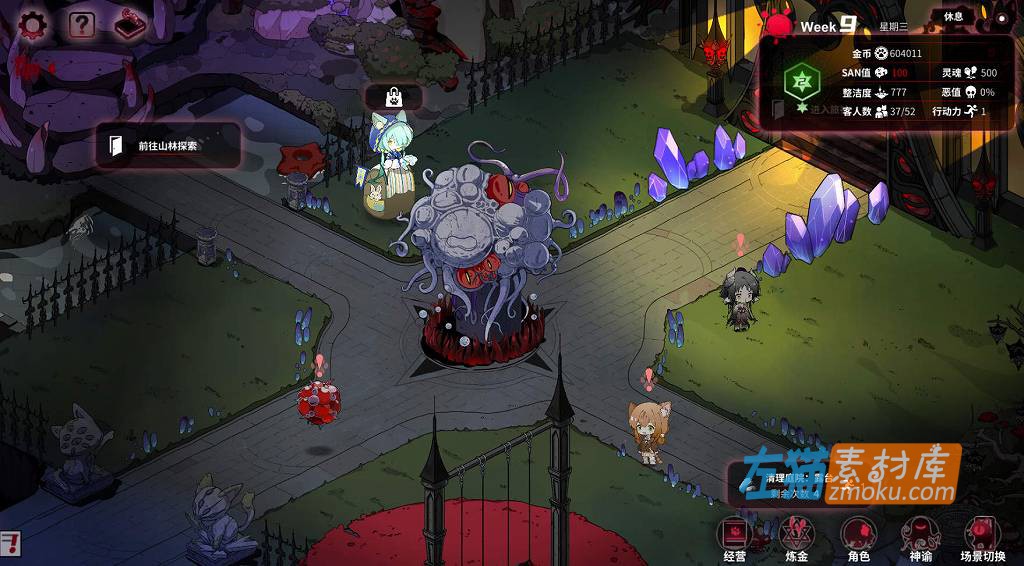
Task: Open the gear settings menu
Action: coord(35,24)
